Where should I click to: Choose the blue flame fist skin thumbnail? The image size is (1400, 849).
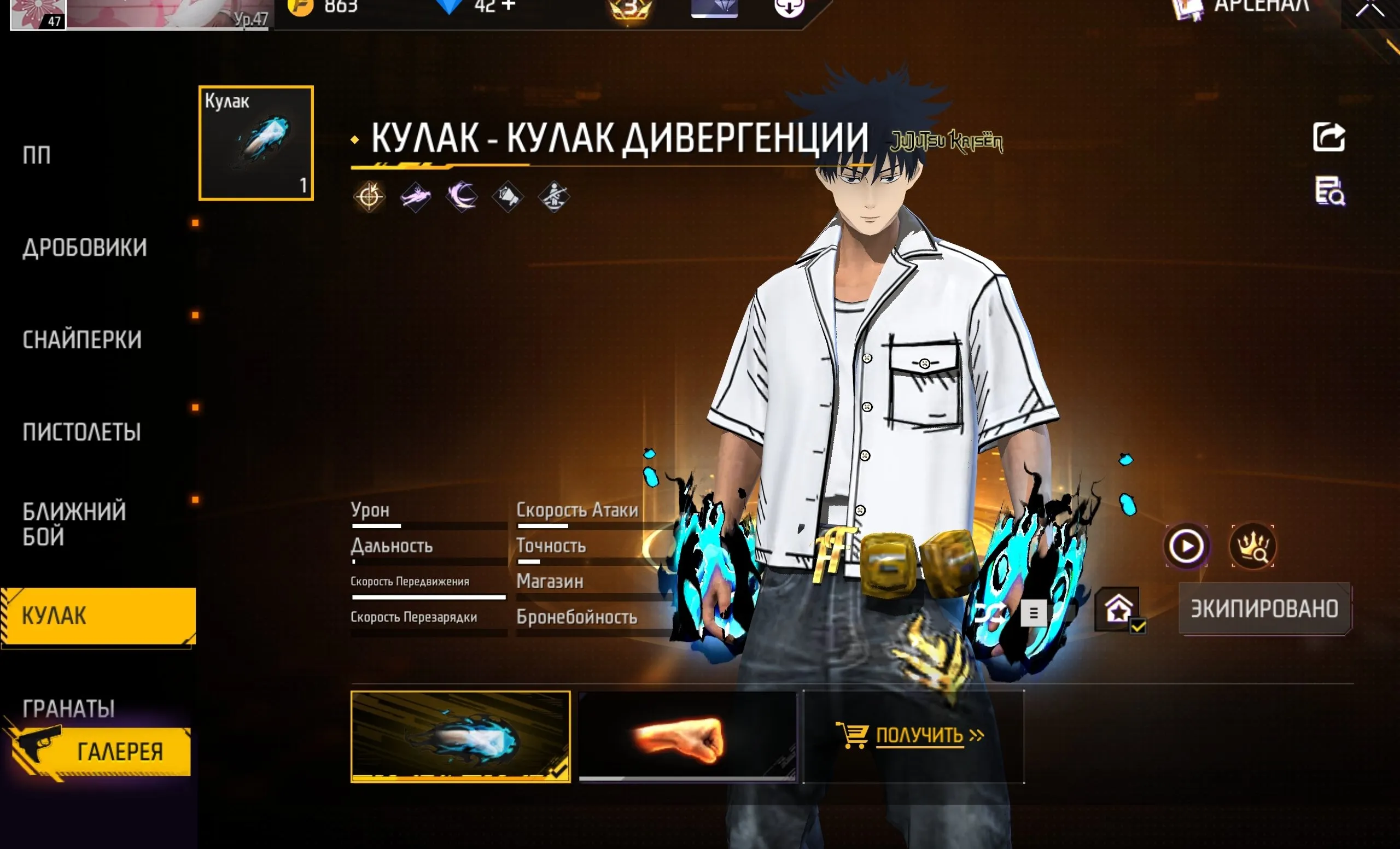point(460,736)
